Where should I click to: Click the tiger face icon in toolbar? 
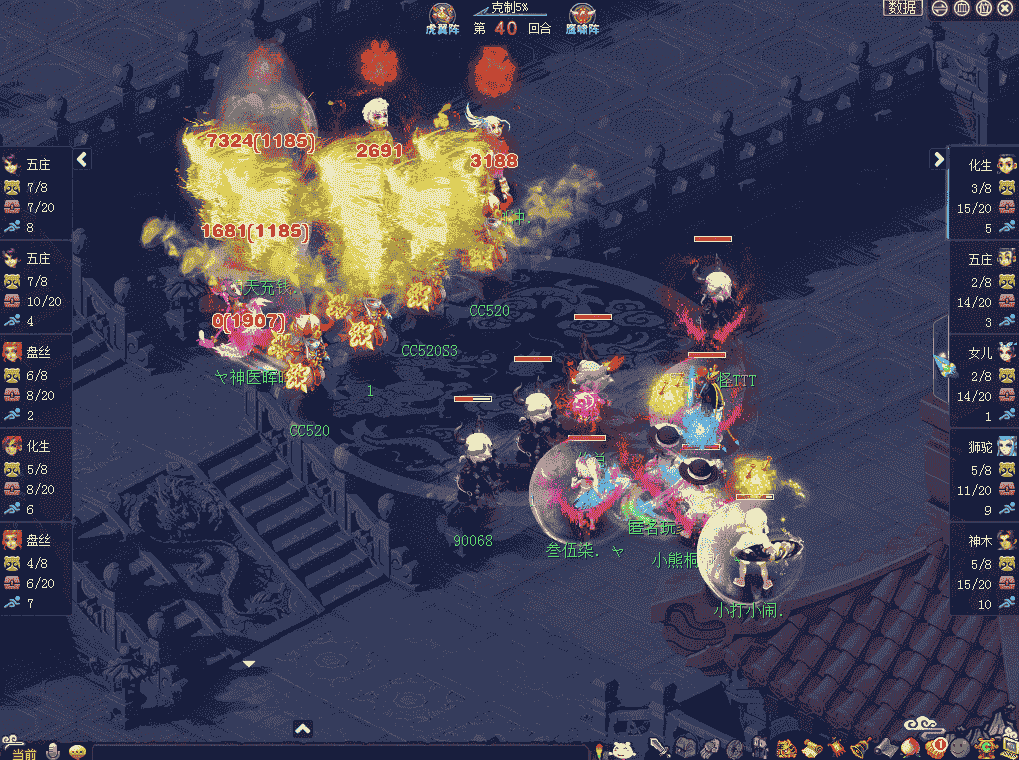pyautogui.click(x=787, y=747)
